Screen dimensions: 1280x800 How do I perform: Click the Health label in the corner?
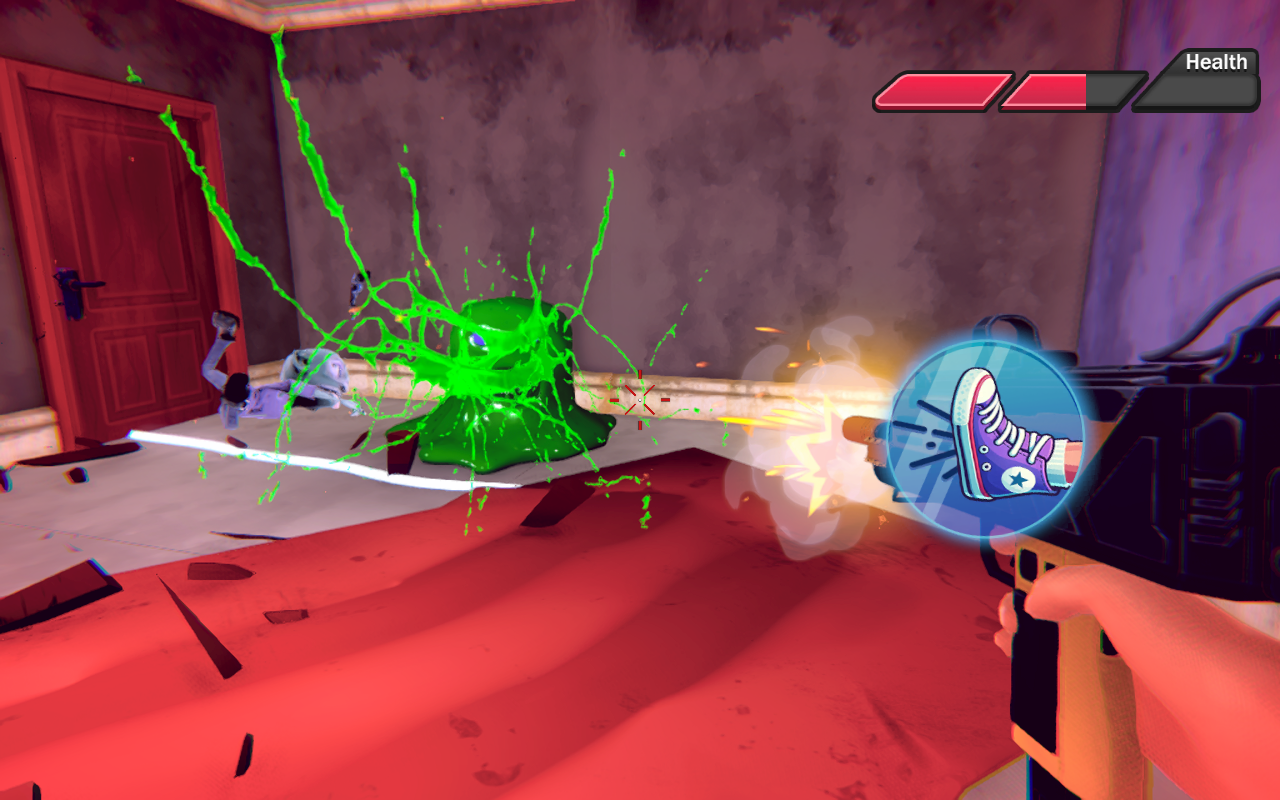[x=1216, y=62]
